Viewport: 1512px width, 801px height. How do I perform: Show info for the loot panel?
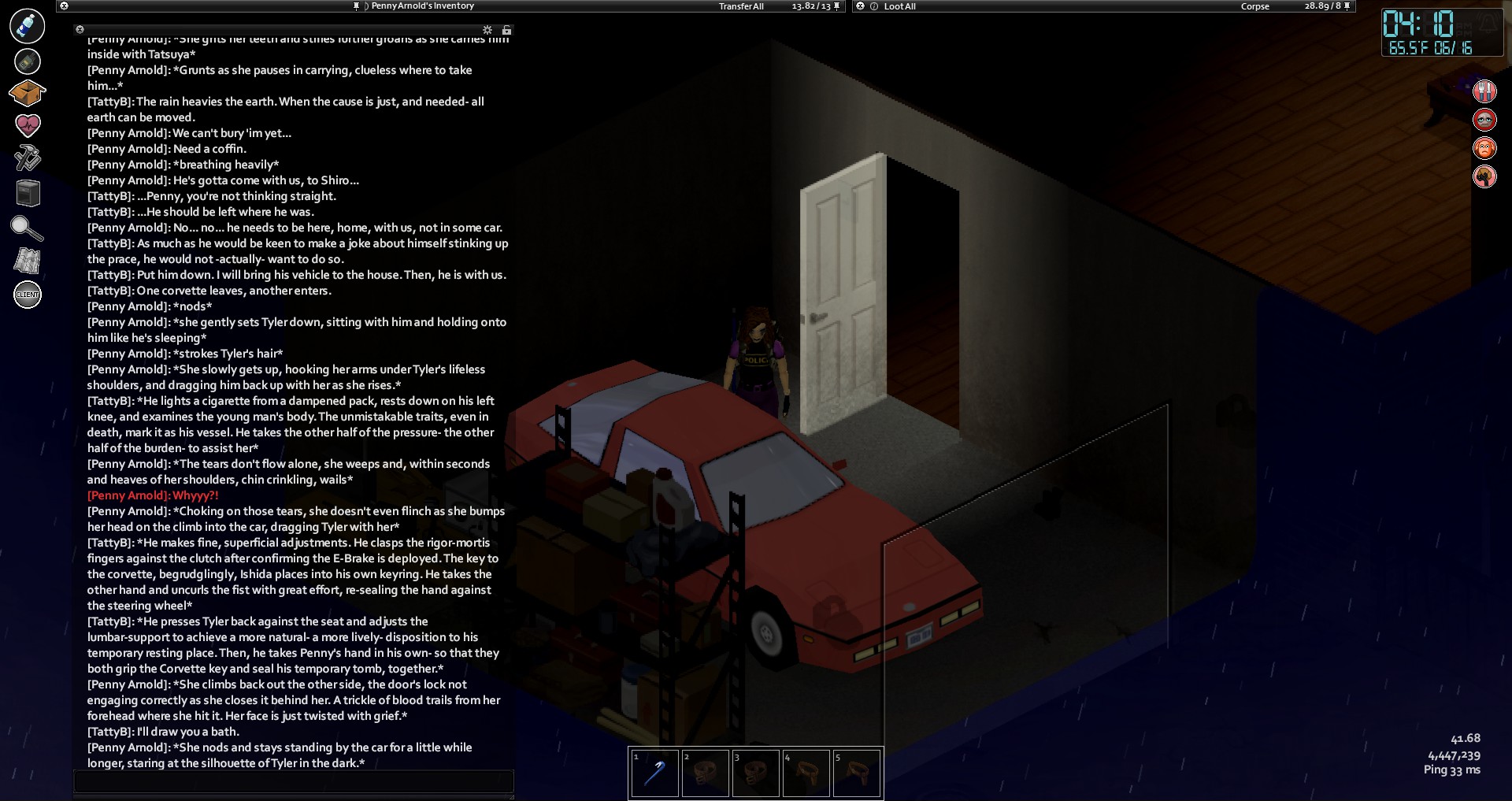(x=874, y=6)
